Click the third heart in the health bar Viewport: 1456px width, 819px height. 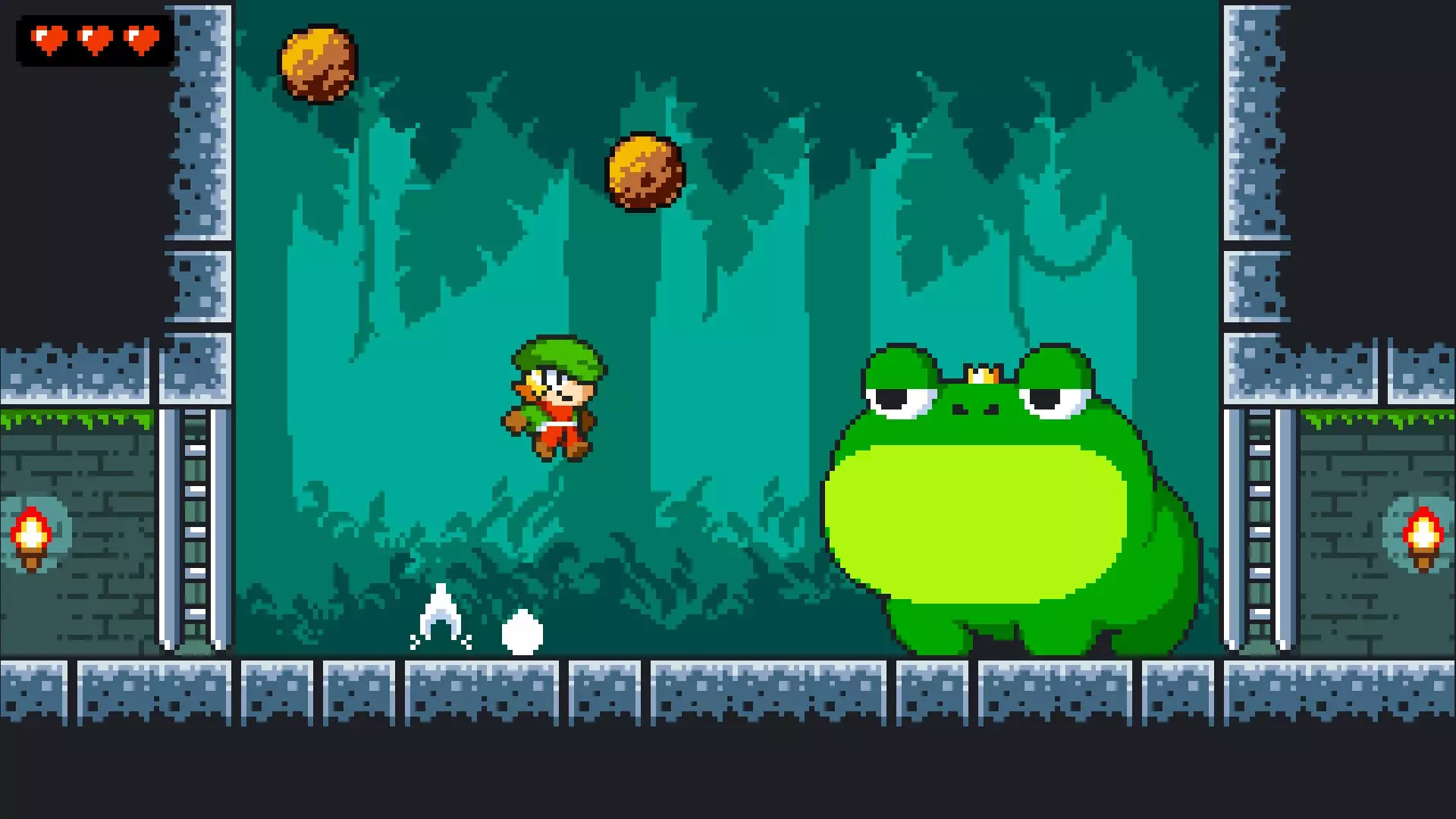140,39
